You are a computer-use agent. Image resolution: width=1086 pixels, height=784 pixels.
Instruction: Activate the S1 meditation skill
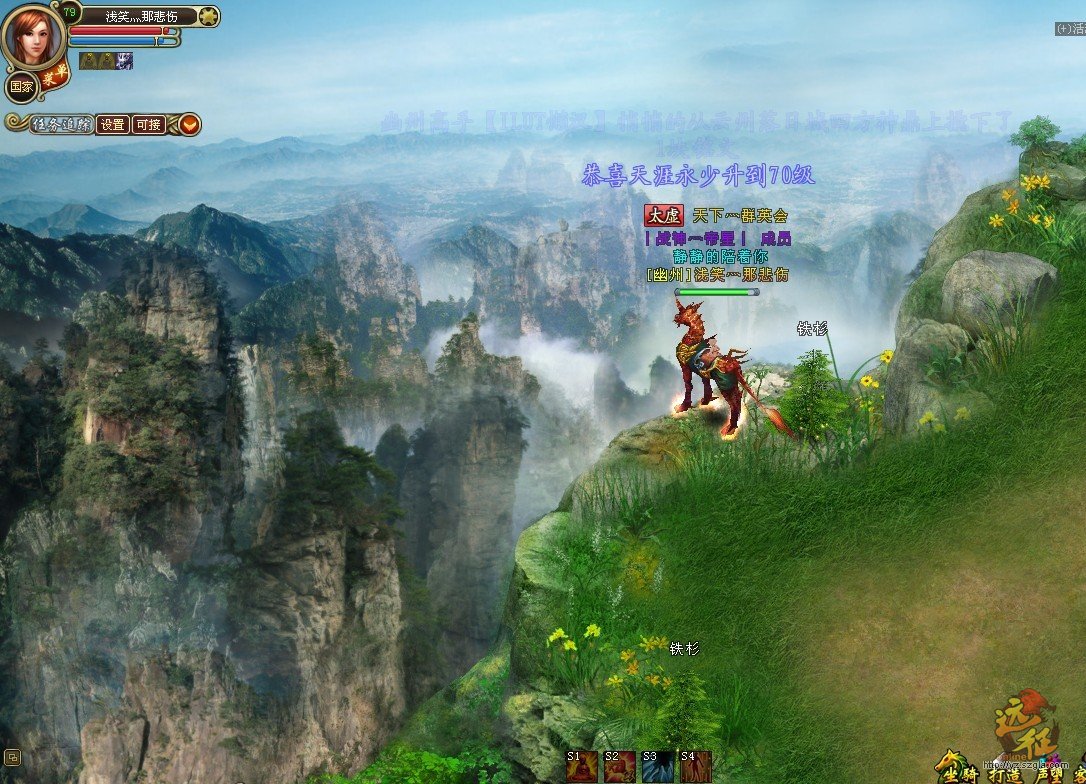pyautogui.click(x=582, y=767)
